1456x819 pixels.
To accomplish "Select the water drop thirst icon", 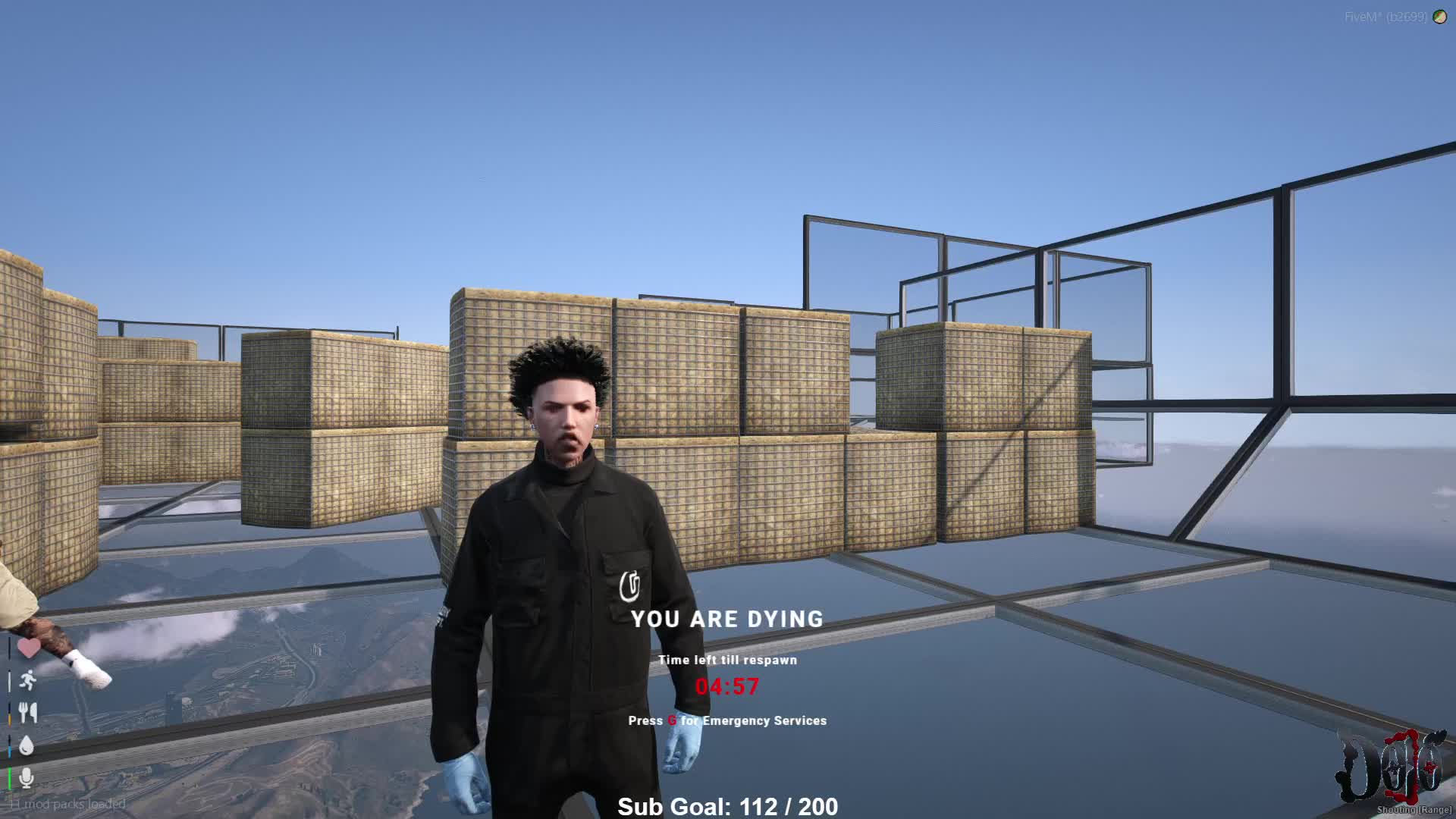I will 27,745.
